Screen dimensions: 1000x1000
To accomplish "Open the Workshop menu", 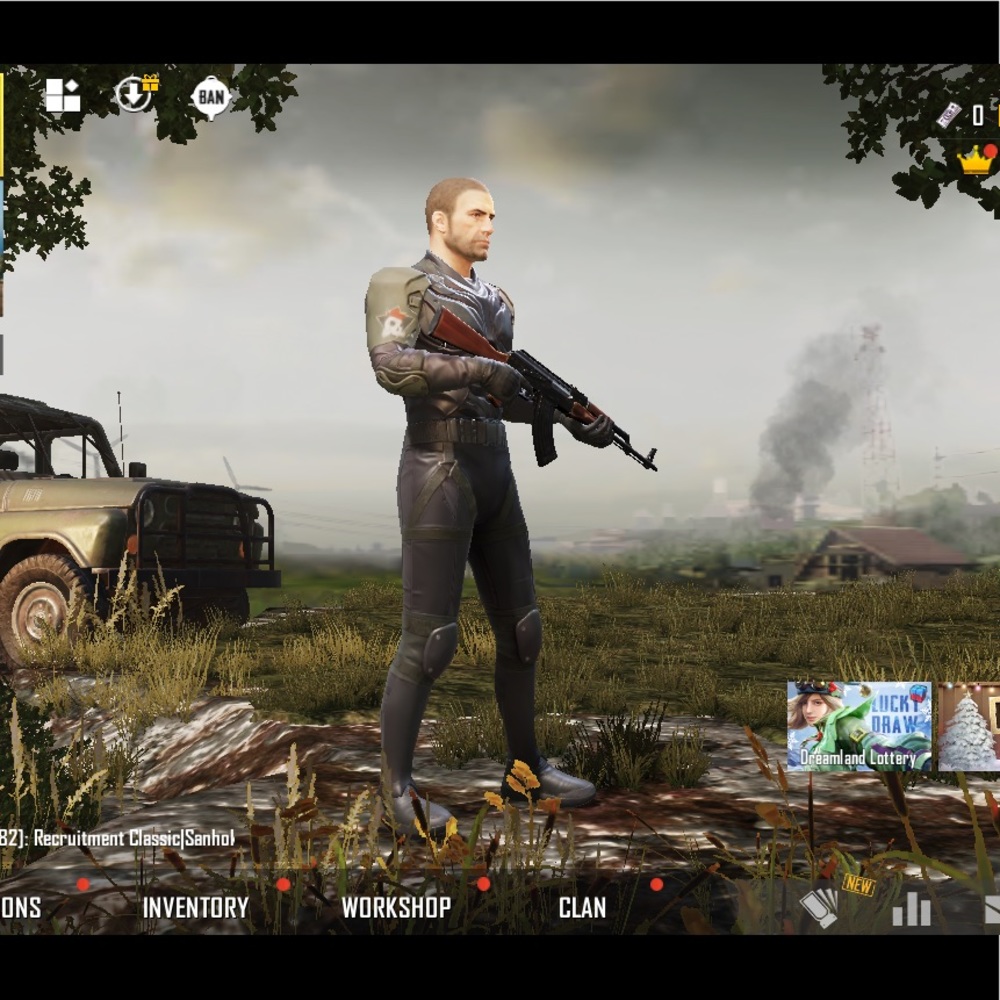I will pyautogui.click(x=396, y=907).
